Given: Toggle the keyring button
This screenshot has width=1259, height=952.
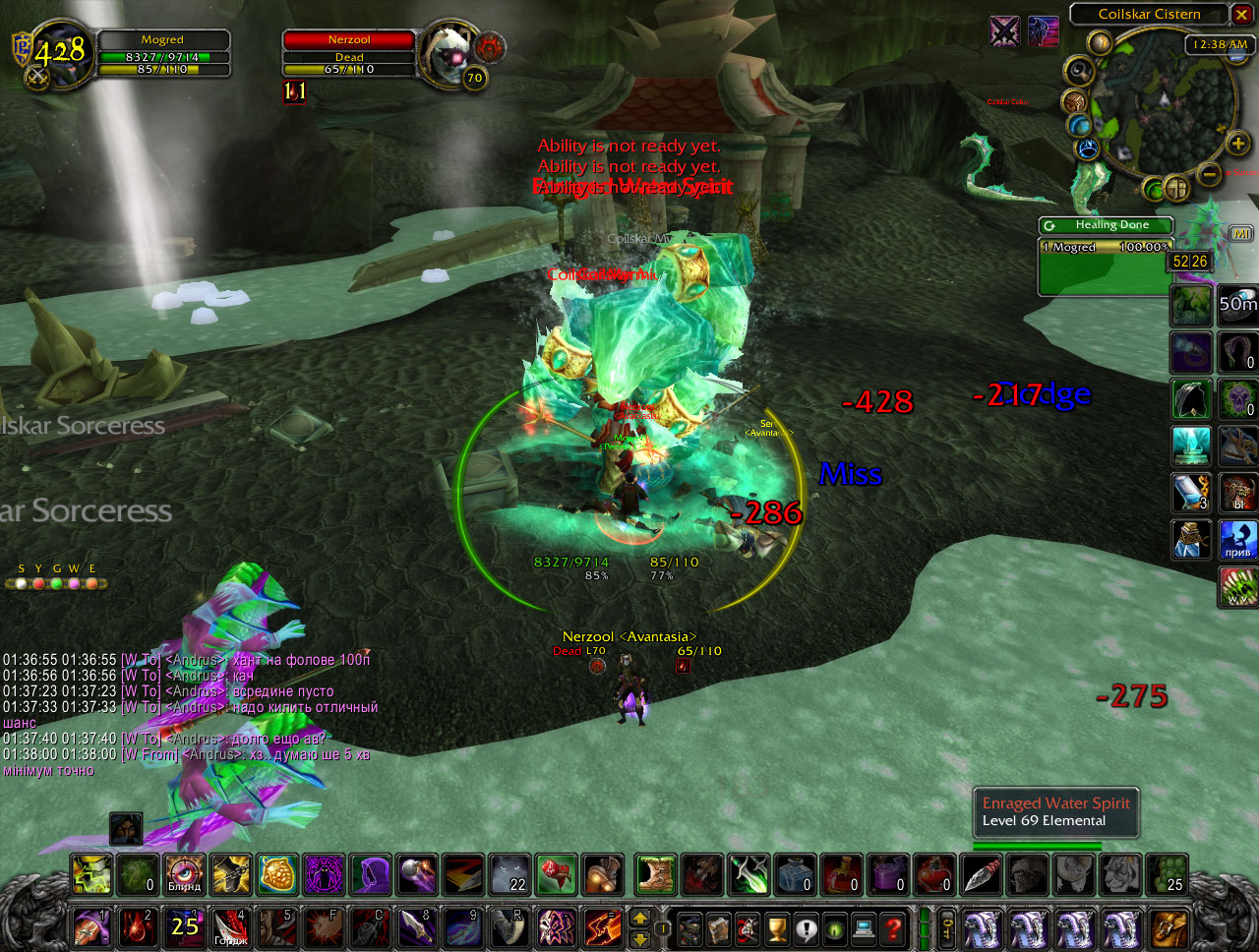Looking at the screenshot, I should tap(946, 927).
